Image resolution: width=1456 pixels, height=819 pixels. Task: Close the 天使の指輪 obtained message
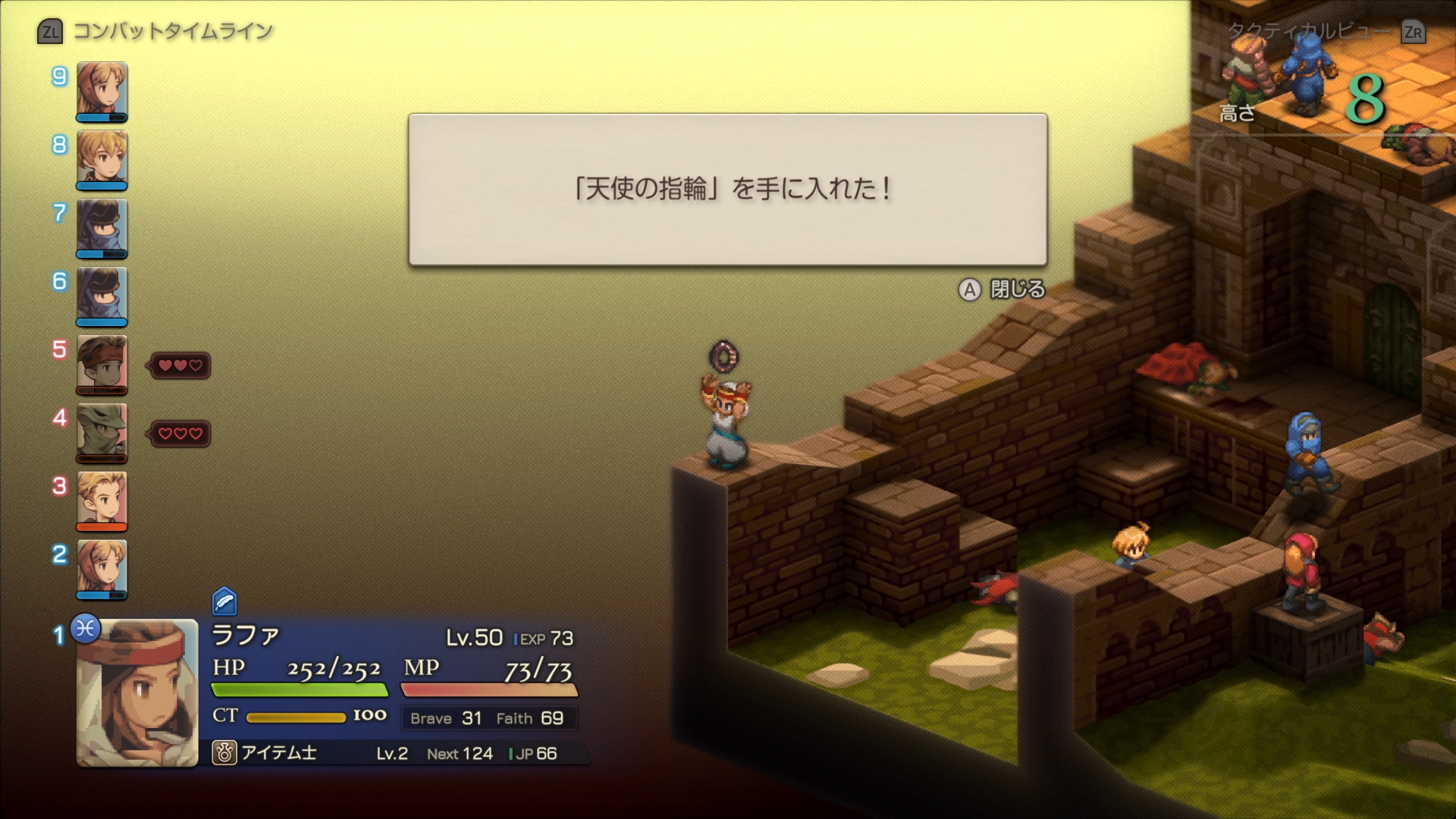point(1003,290)
